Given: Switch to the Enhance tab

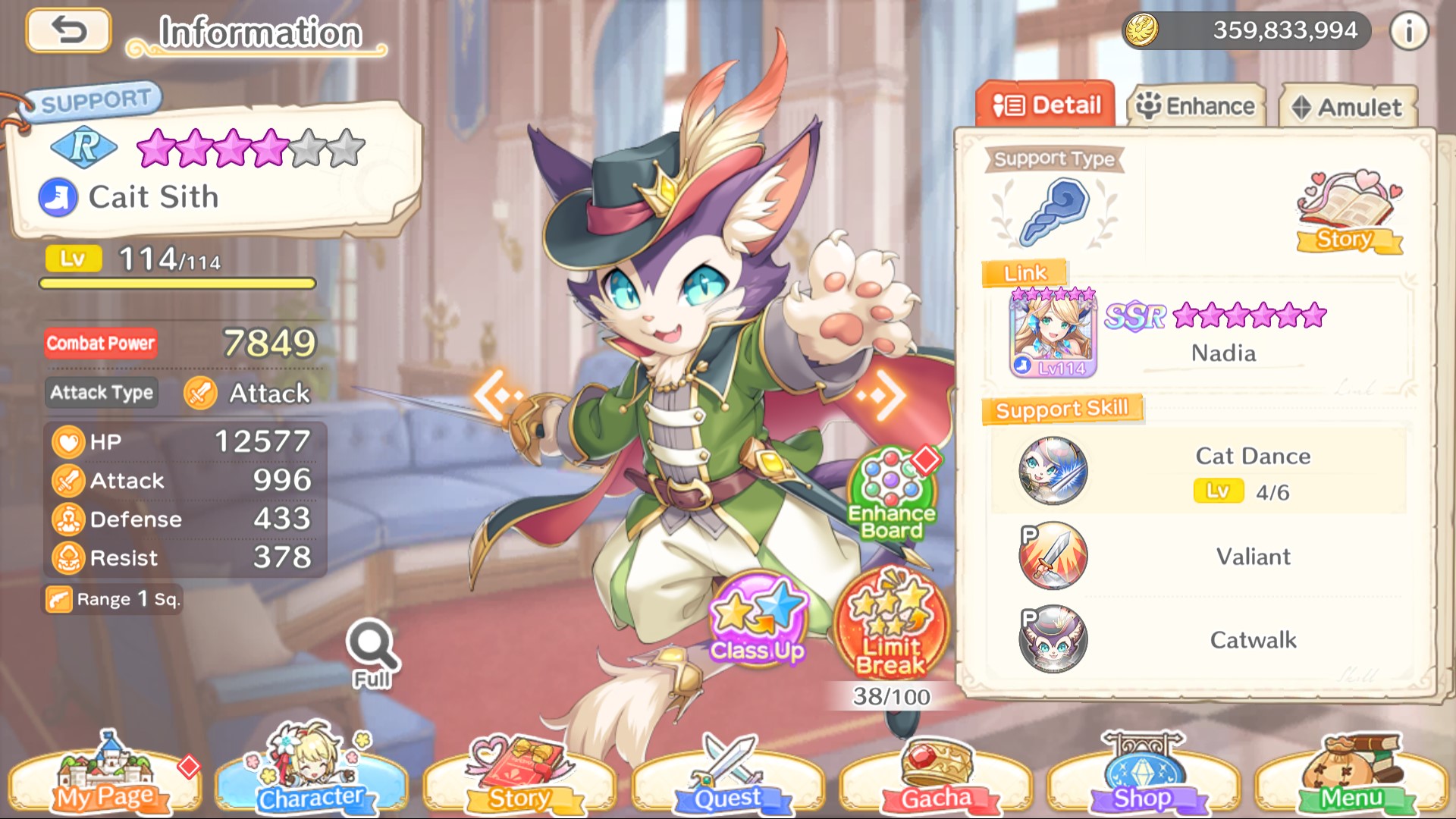Looking at the screenshot, I should click(x=1197, y=106).
